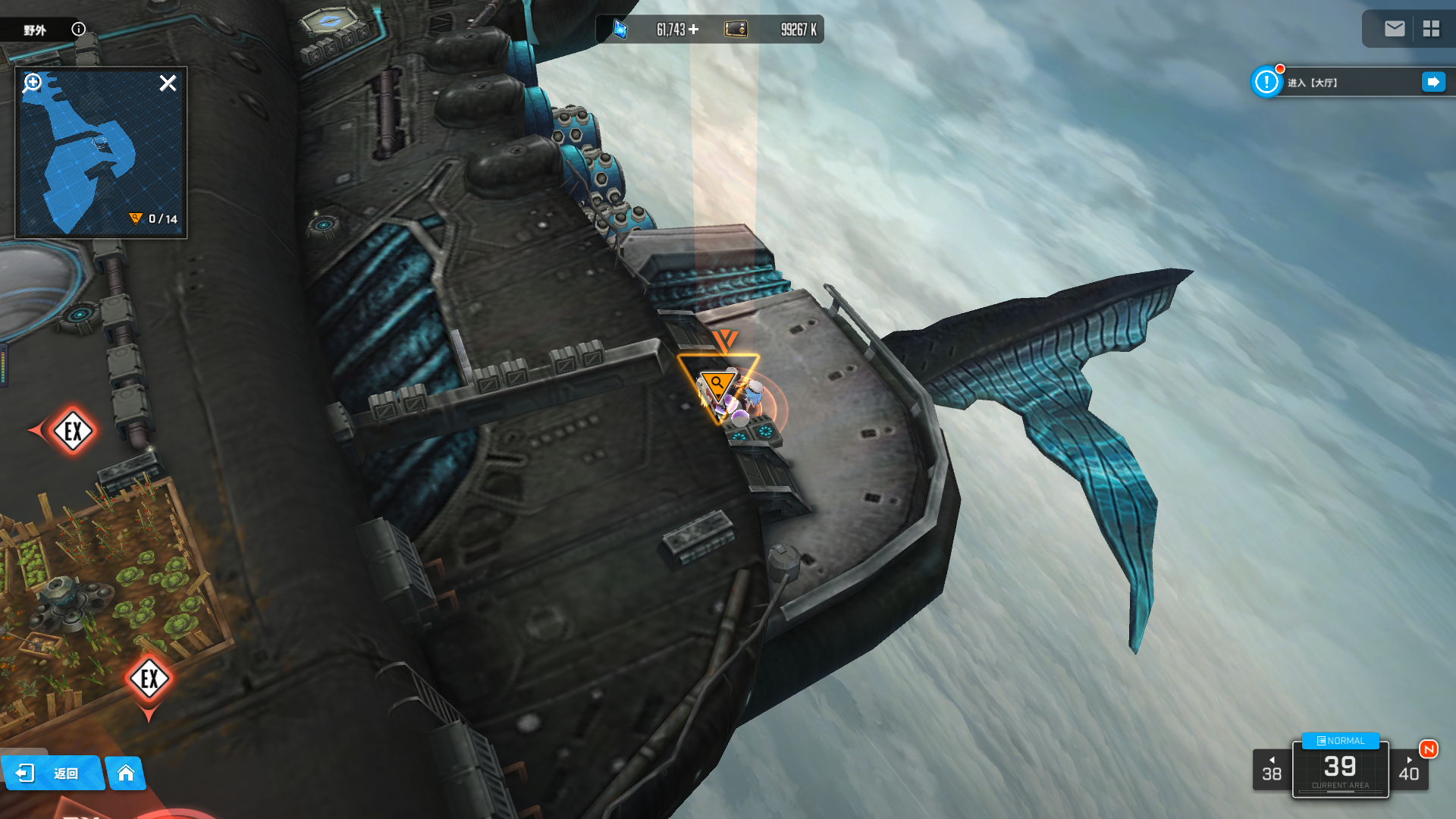
Task: Zoom in on the minimap
Action: (33, 82)
